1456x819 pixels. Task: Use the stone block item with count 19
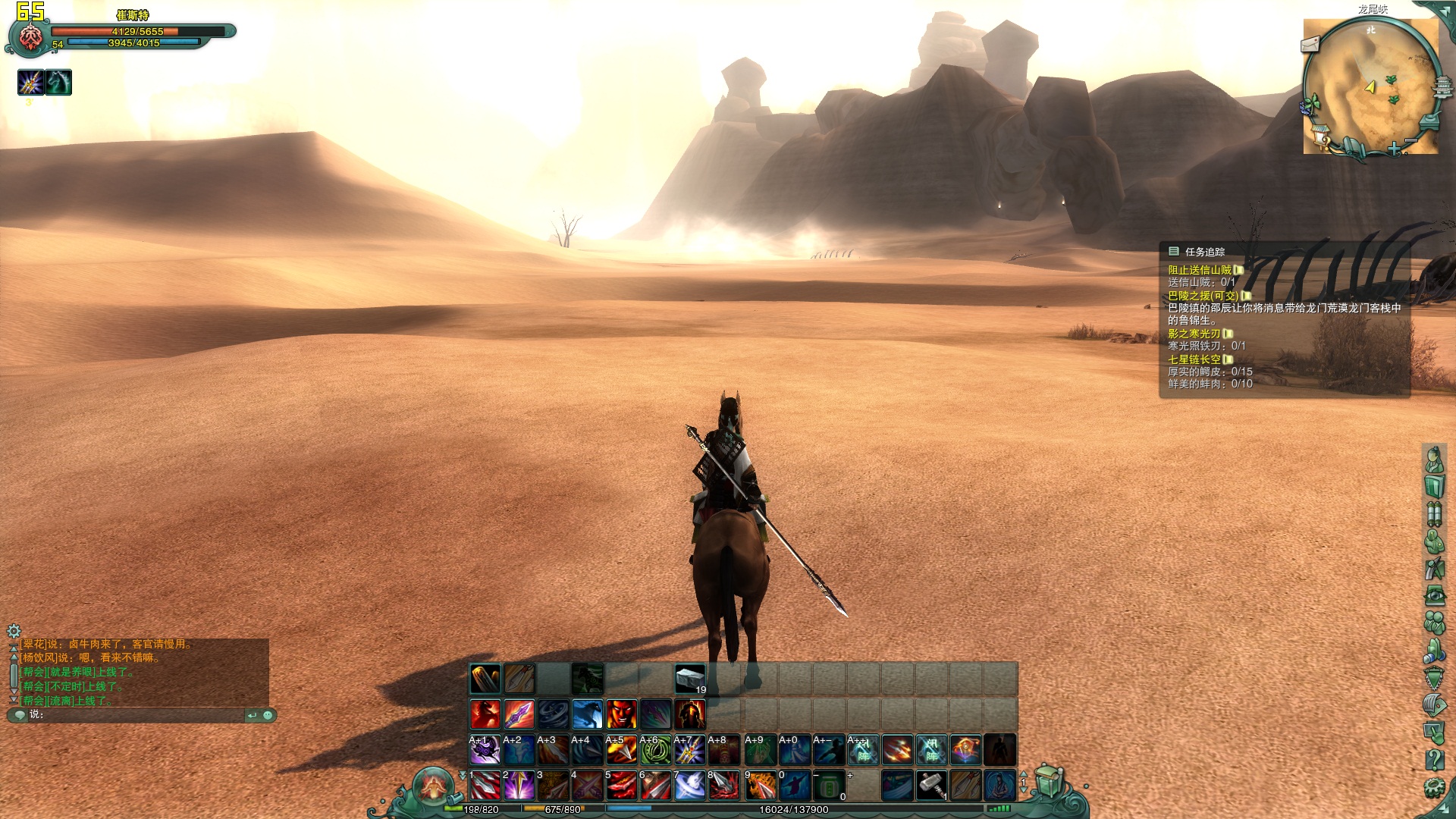point(690,678)
